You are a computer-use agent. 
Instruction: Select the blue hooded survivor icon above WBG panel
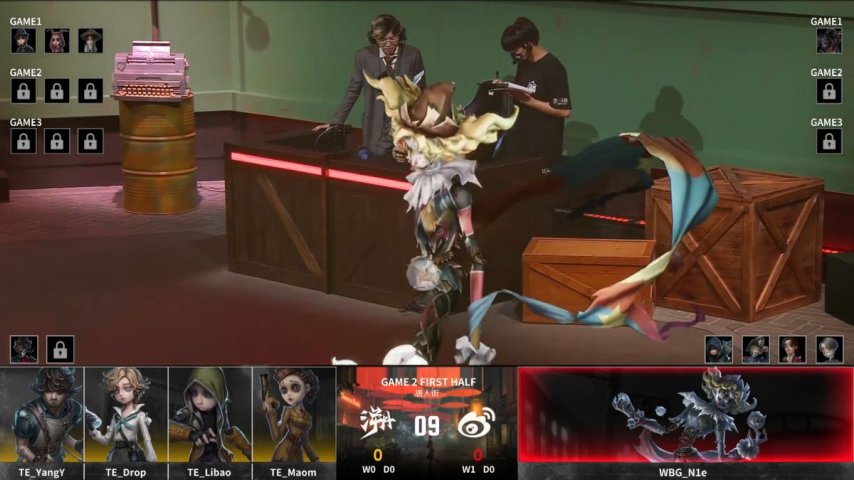718,349
